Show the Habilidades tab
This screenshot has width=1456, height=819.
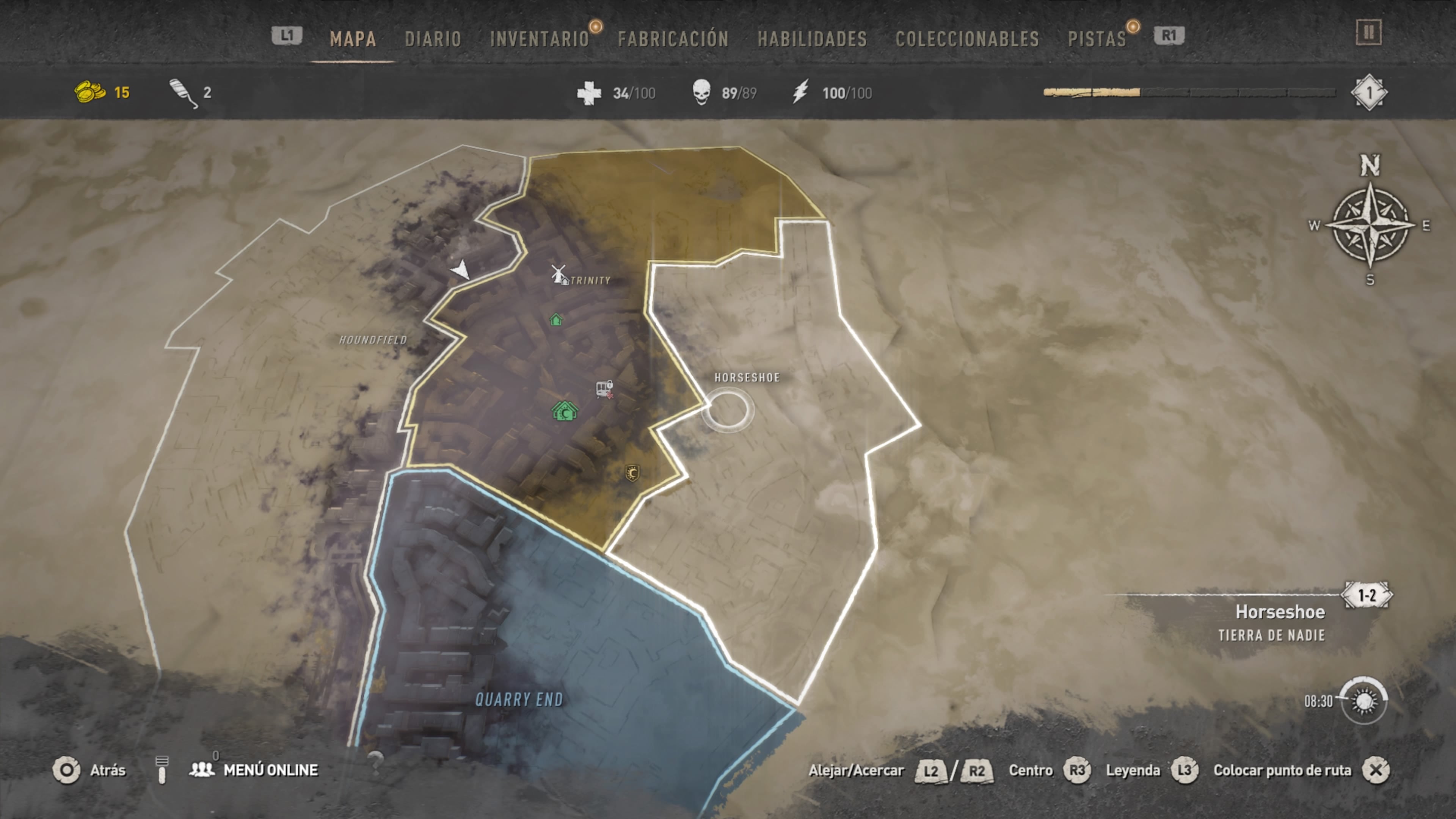(x=812, y=39)
